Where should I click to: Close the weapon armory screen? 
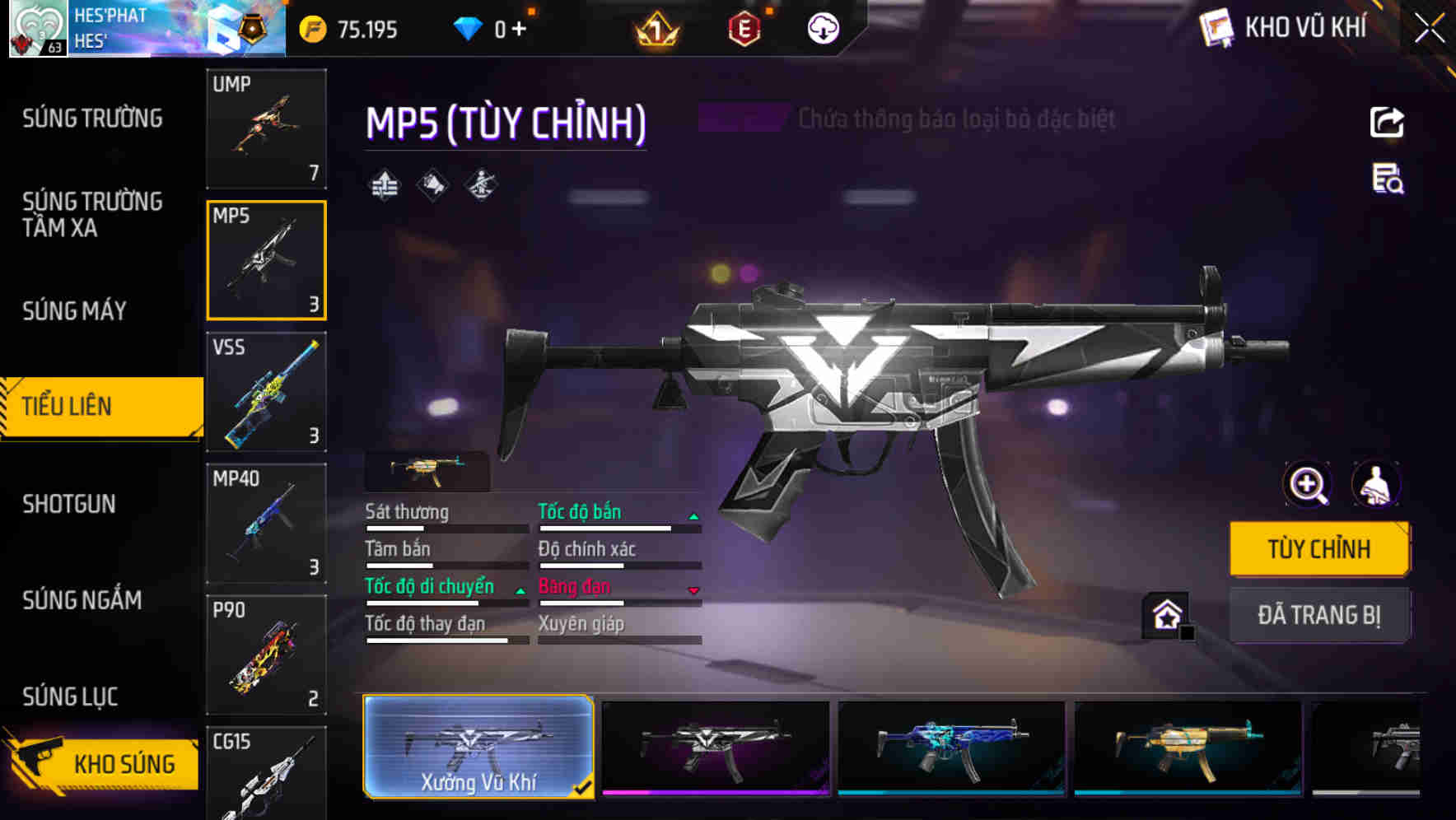(1430, 29)
